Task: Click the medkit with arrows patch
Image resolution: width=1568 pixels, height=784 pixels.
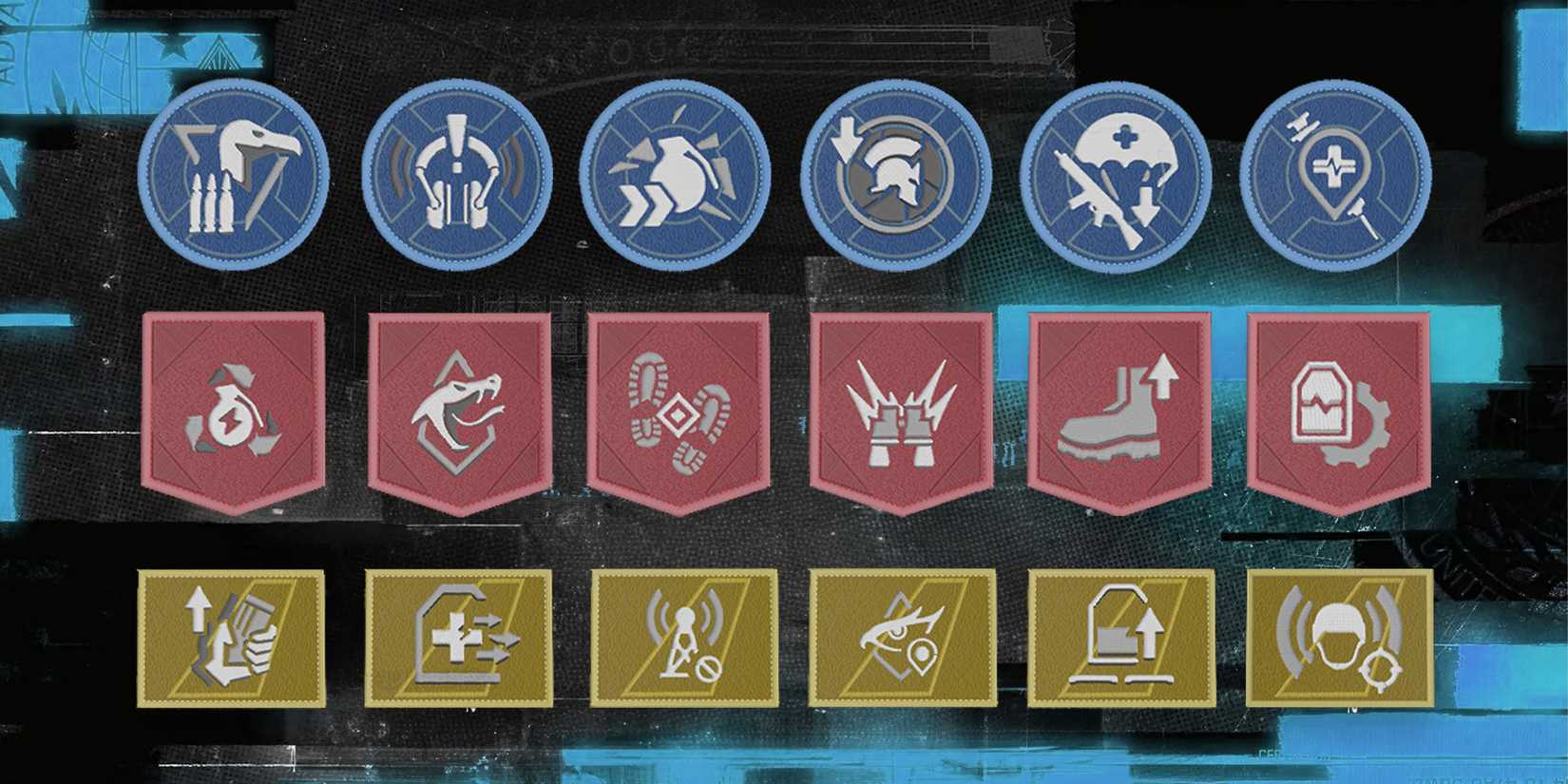Action: coord(458,639)
